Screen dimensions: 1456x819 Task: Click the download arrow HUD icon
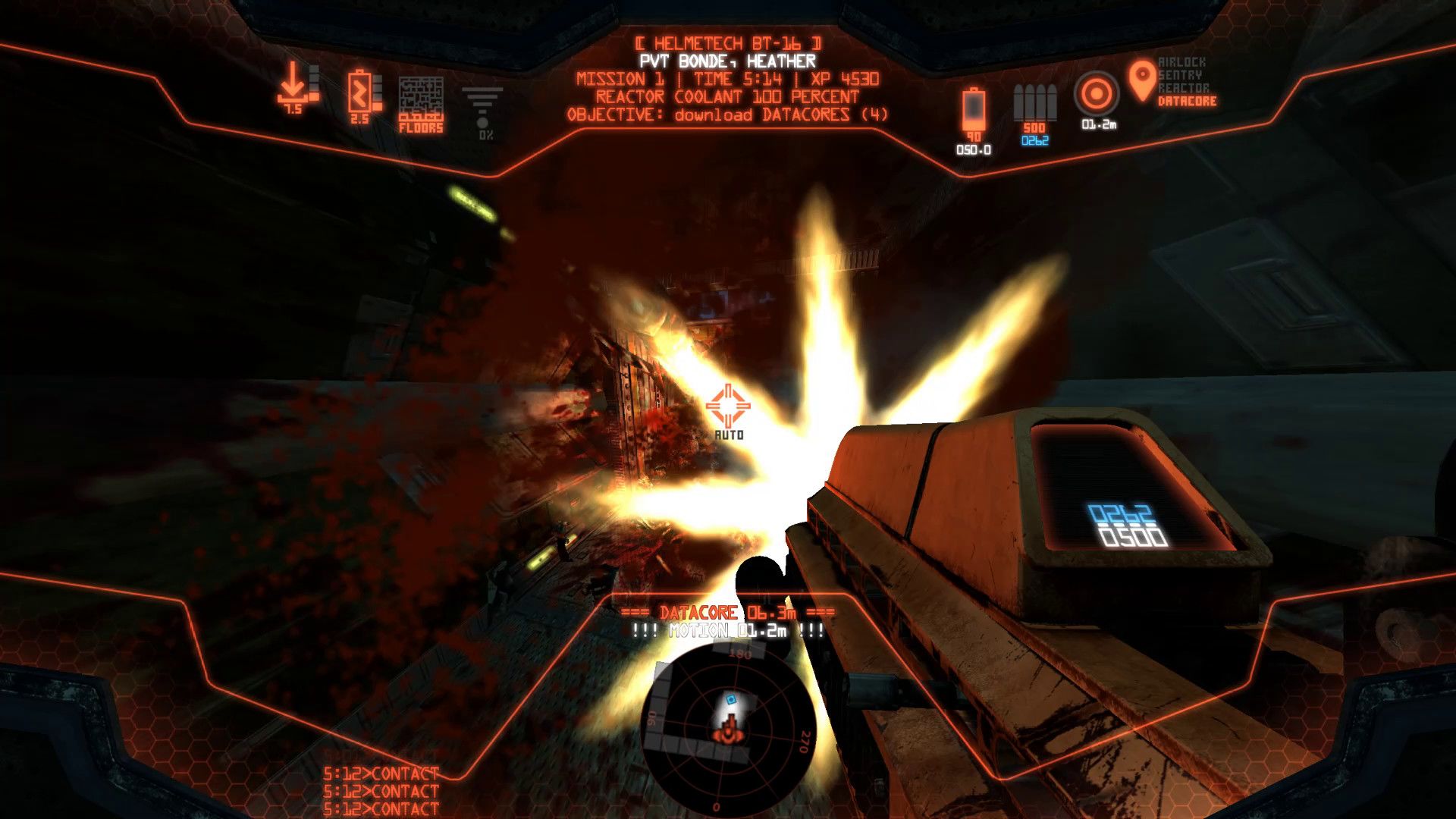tap(293, 83)
